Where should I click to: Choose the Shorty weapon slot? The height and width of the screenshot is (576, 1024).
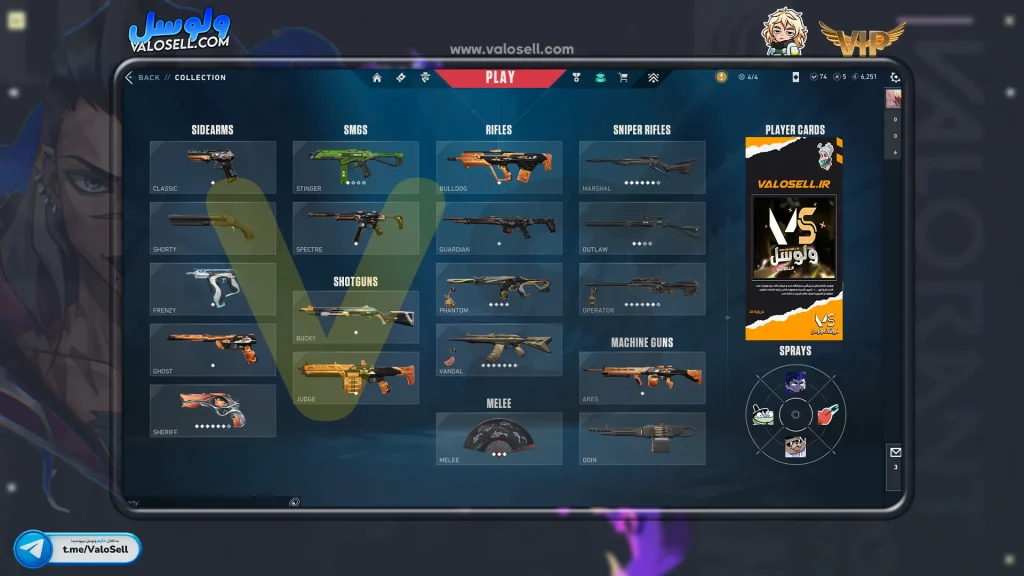213,228
